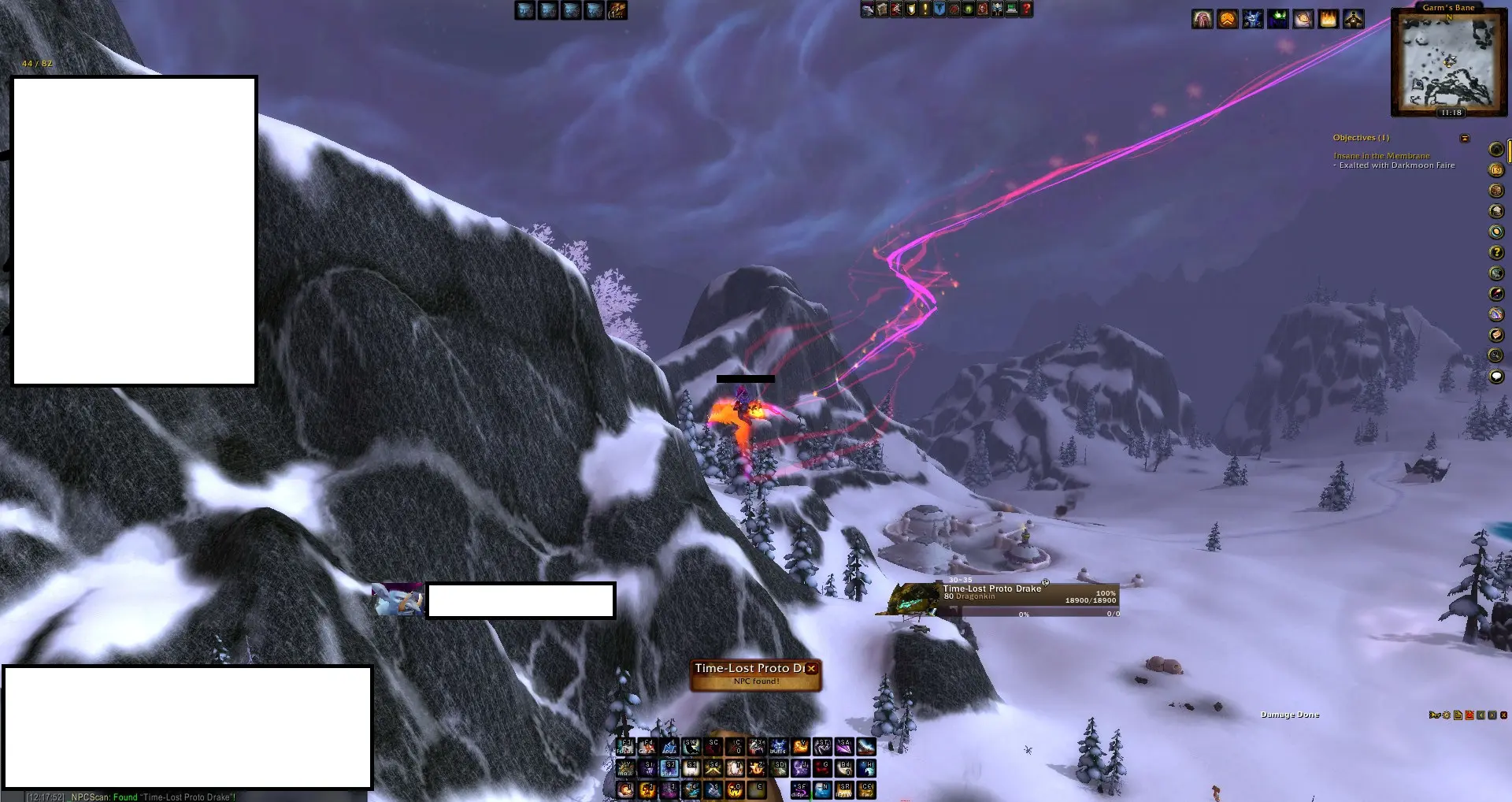Open the achievements shield icon

click(x=911, y=9)
